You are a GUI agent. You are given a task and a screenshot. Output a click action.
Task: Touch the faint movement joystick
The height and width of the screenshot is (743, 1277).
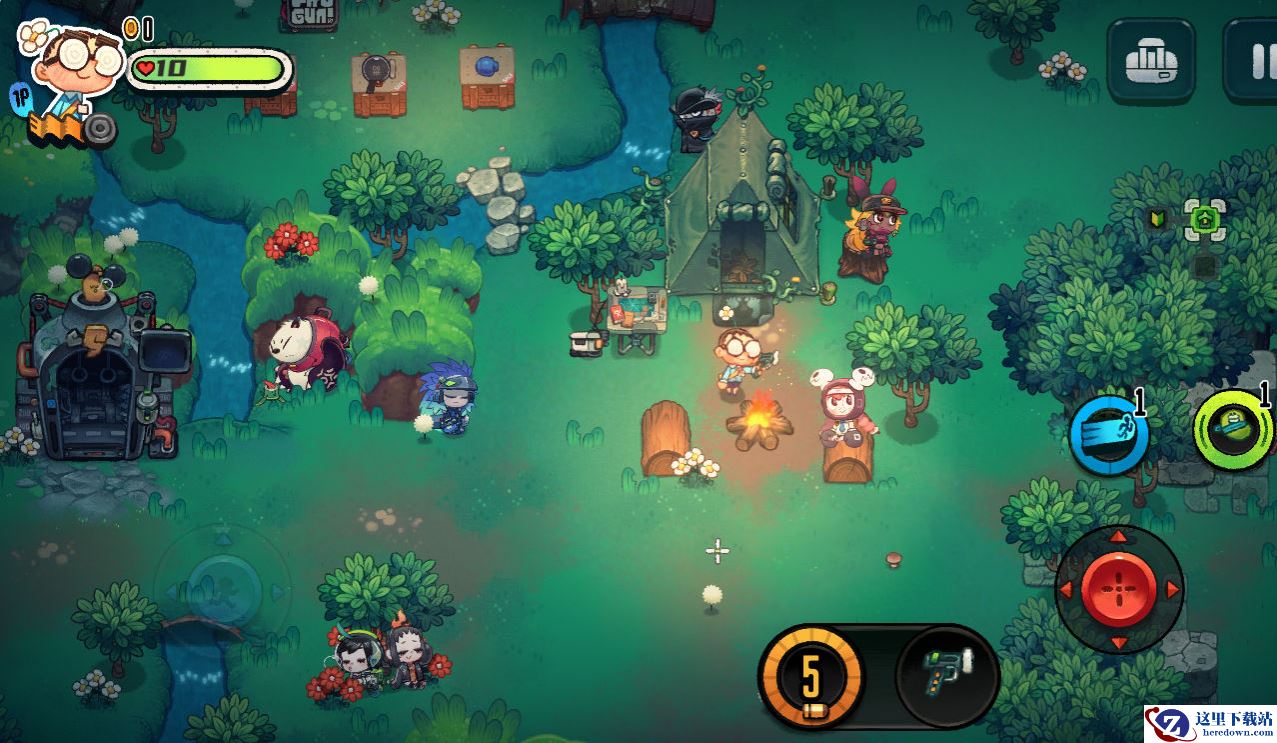224,580
